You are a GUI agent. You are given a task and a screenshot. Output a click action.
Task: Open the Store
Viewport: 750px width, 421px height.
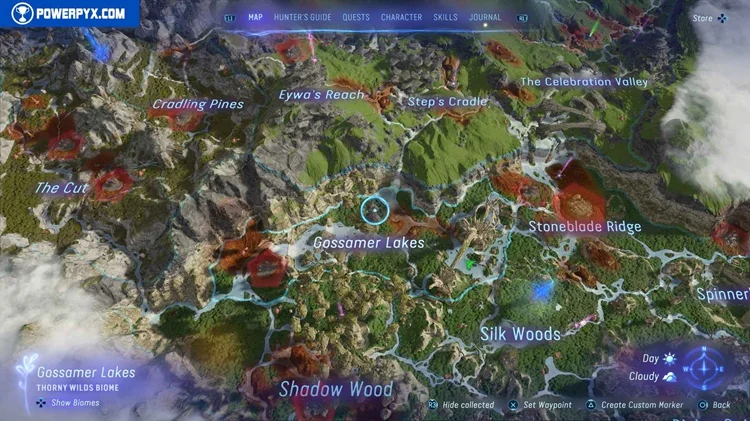[x=710, y=18]
